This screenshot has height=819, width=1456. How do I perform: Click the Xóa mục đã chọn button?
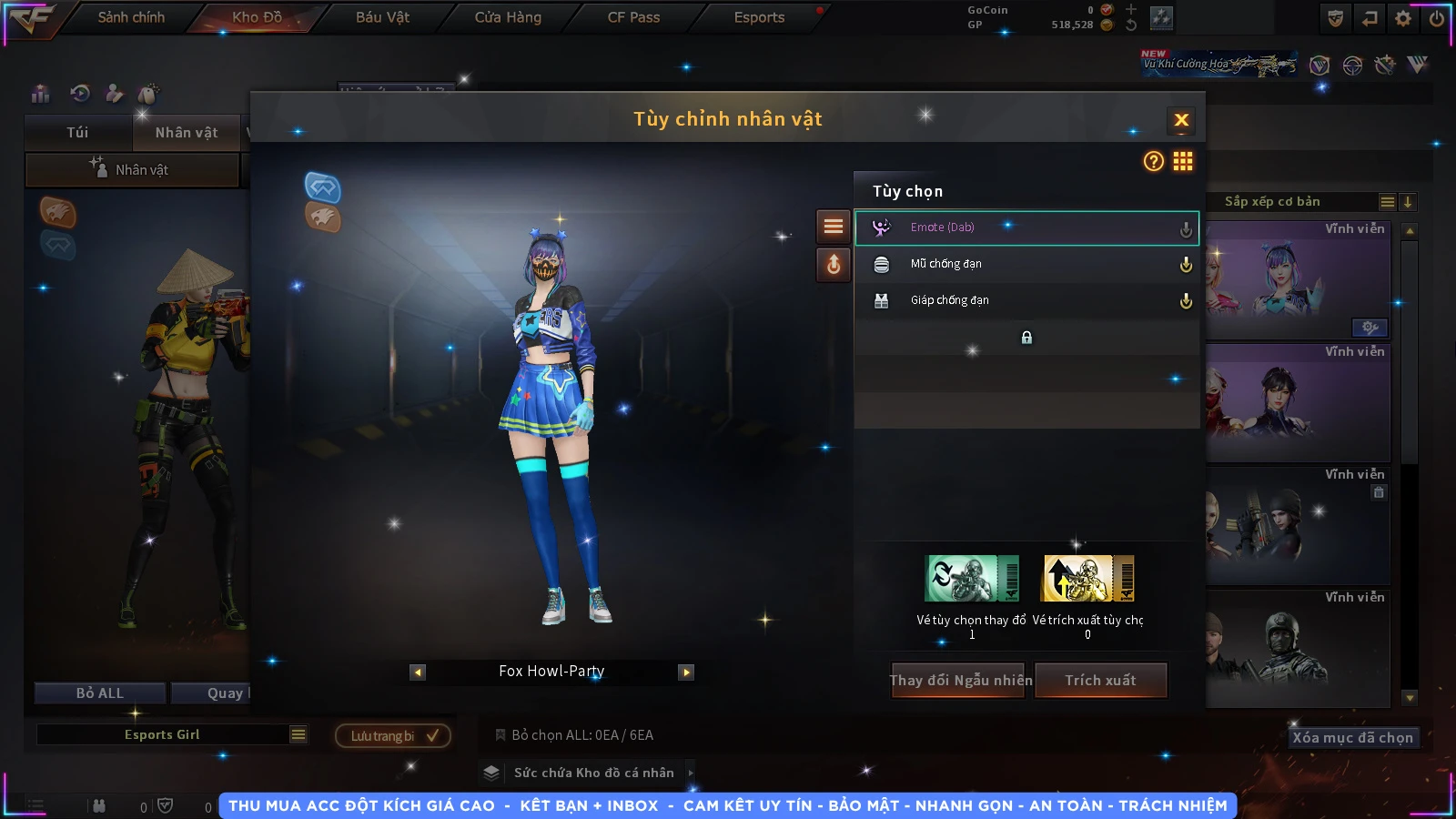(1352, 737)
